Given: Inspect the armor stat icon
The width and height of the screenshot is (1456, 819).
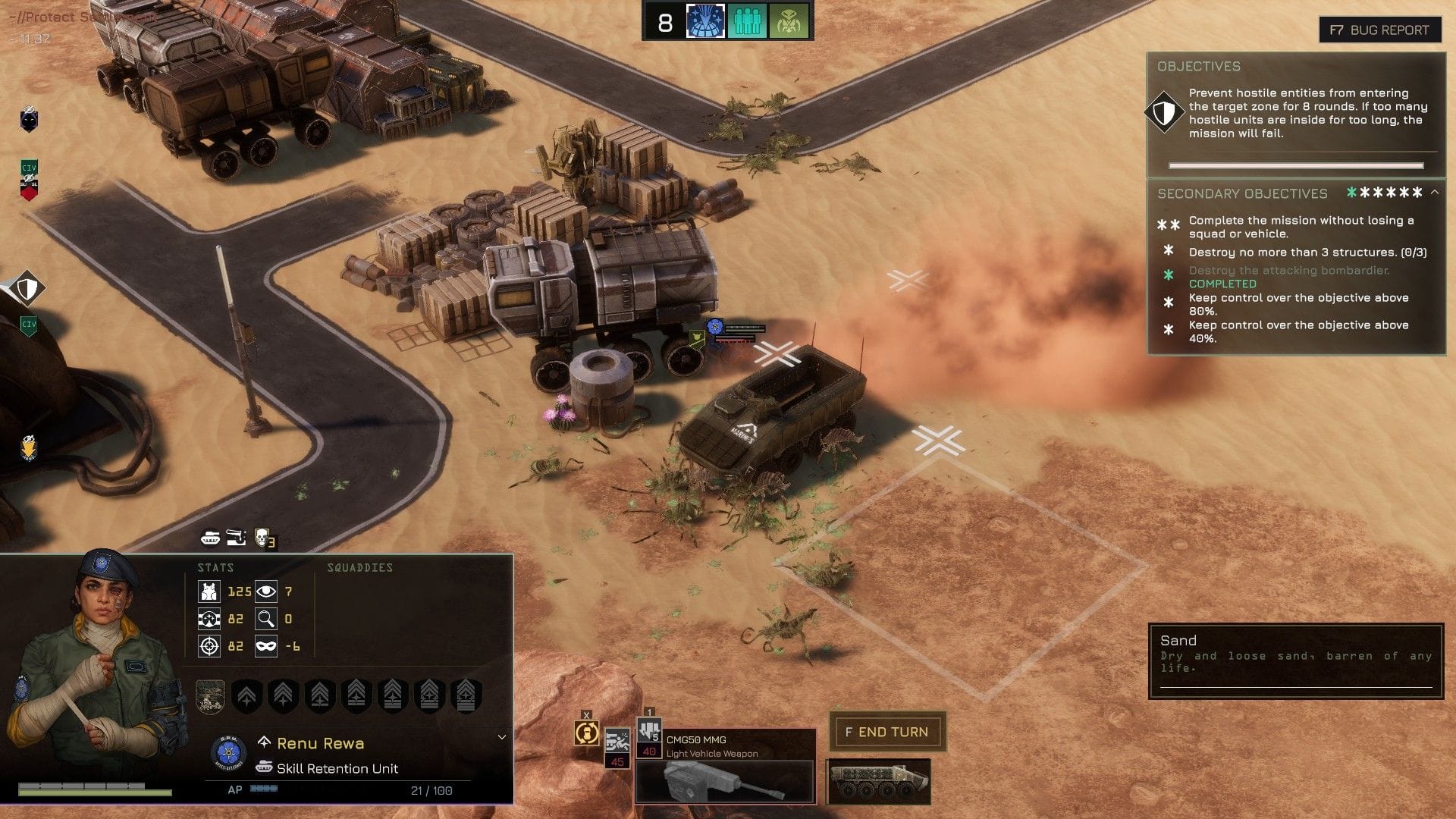Looking at the screenshot, I should coord(209,591).
